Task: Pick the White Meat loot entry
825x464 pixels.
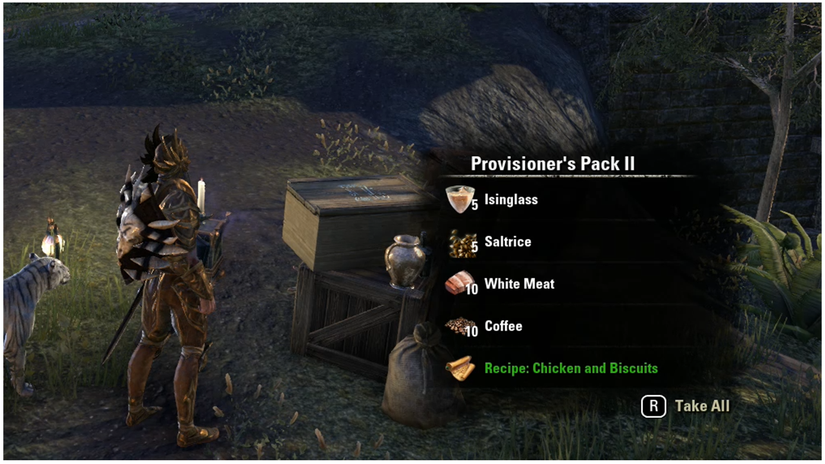Action: 518,285
